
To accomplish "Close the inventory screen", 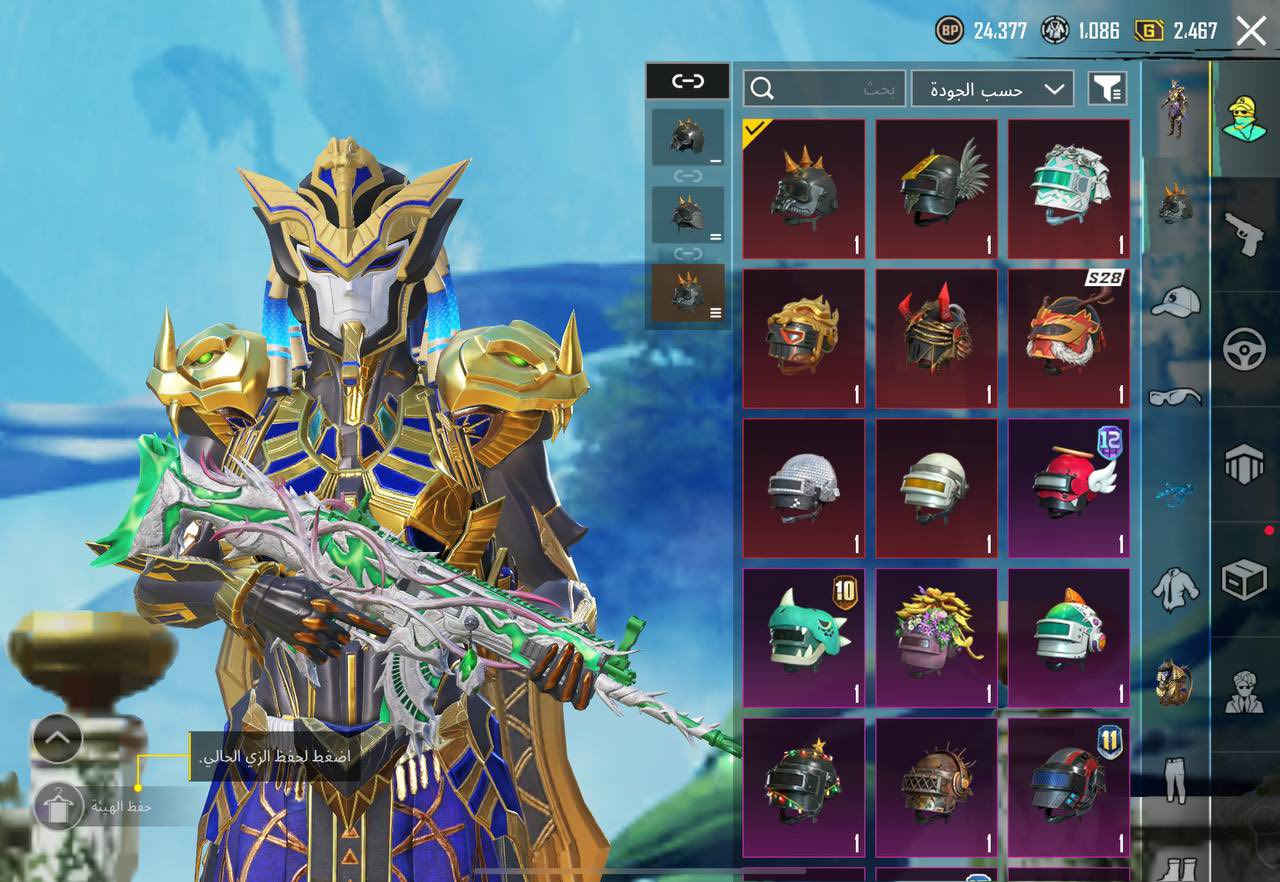I will tap(1251, 31).
